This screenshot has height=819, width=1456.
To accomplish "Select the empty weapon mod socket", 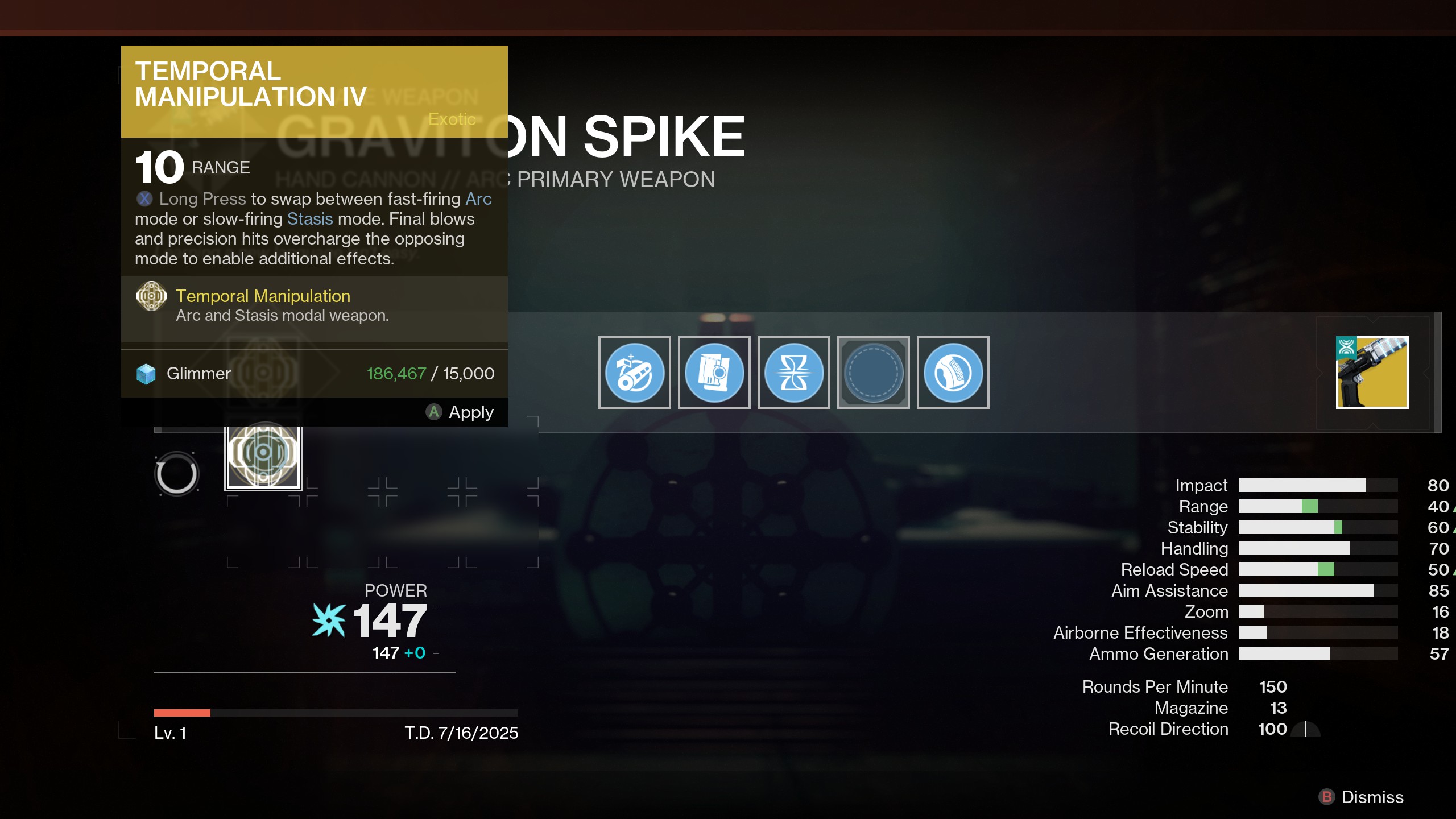I will pos(873,373).
